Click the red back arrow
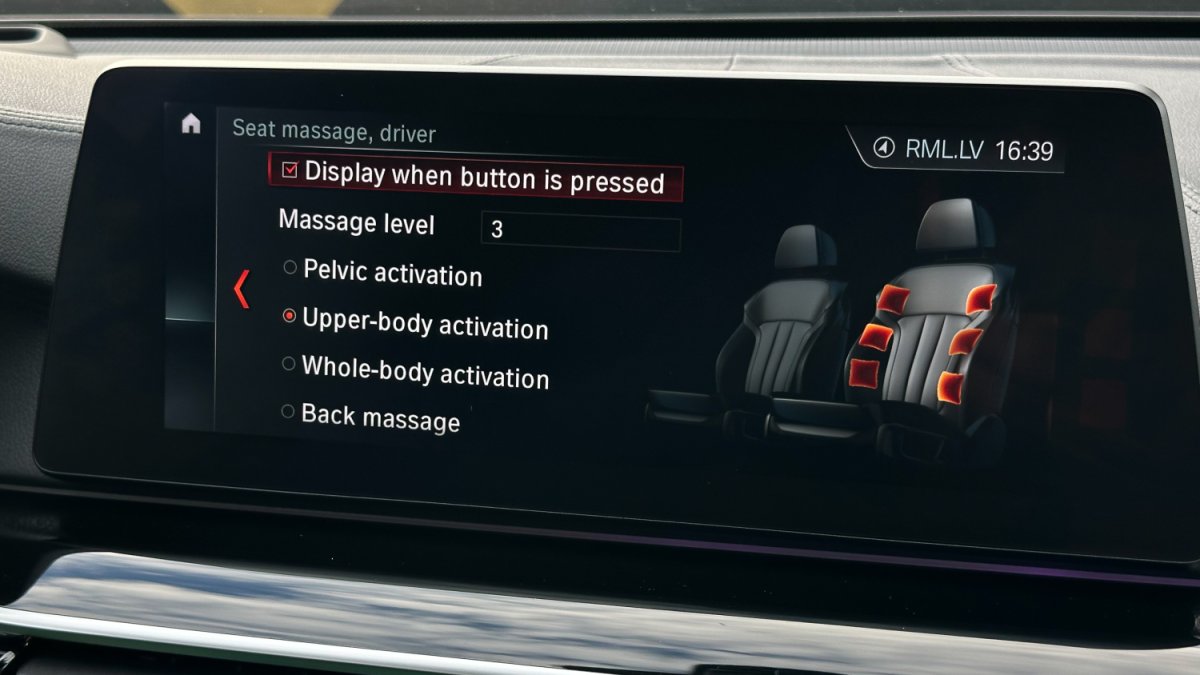The width and height of the screenshot is (1200, 675). tap(240, 289)
